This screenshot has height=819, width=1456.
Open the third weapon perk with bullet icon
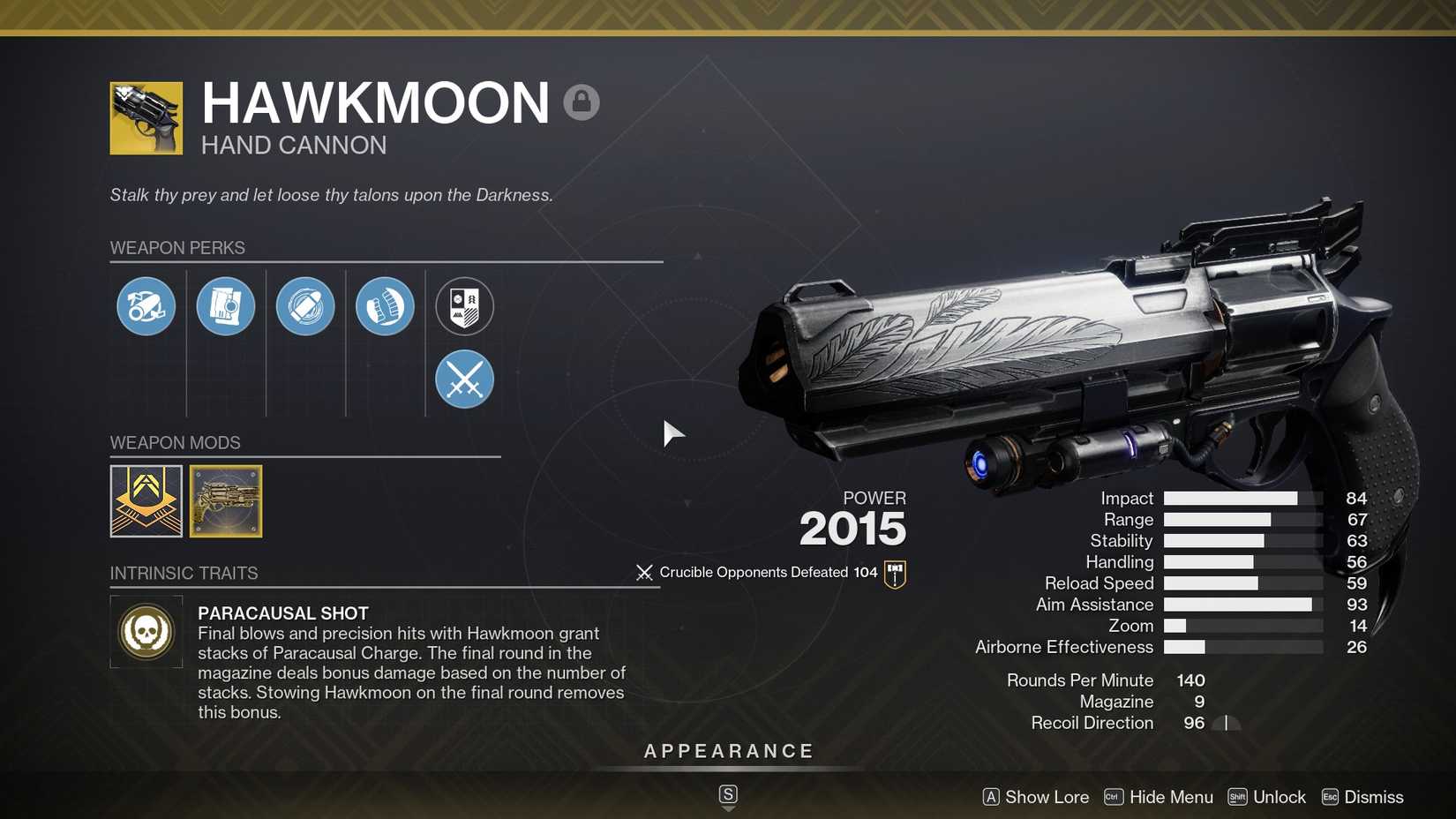[x=305, y=306]
